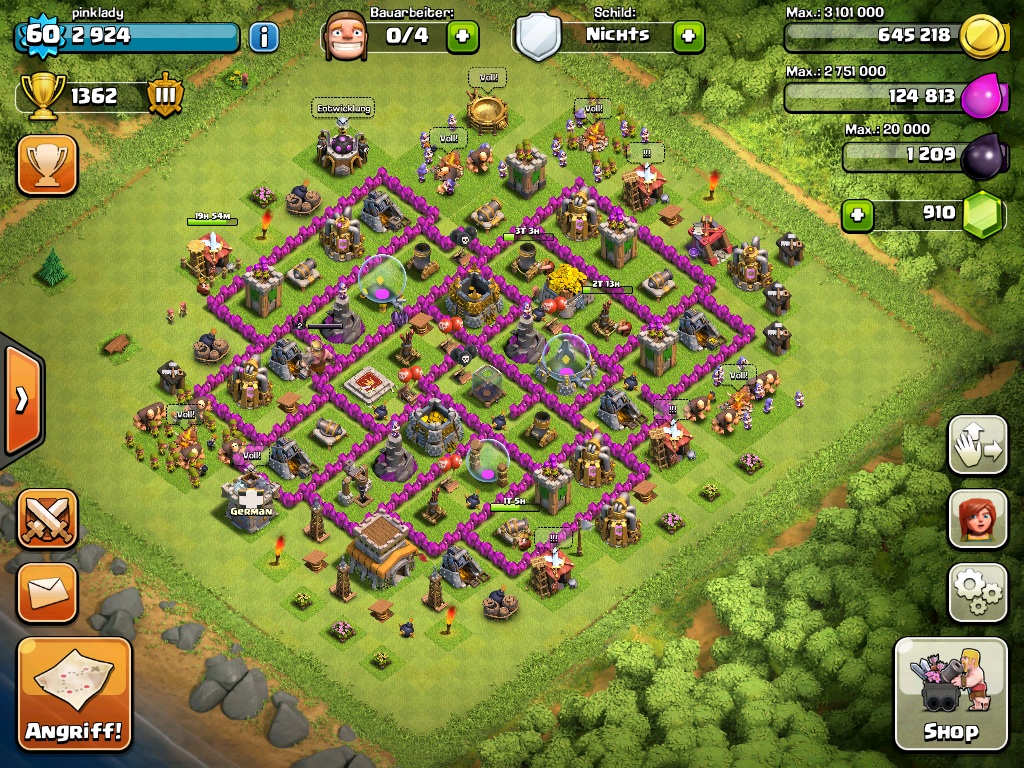The width and height of the screenshot is (1024, 768).
Task: Show the player info 'i' button
Action: (x=263, y=38)
